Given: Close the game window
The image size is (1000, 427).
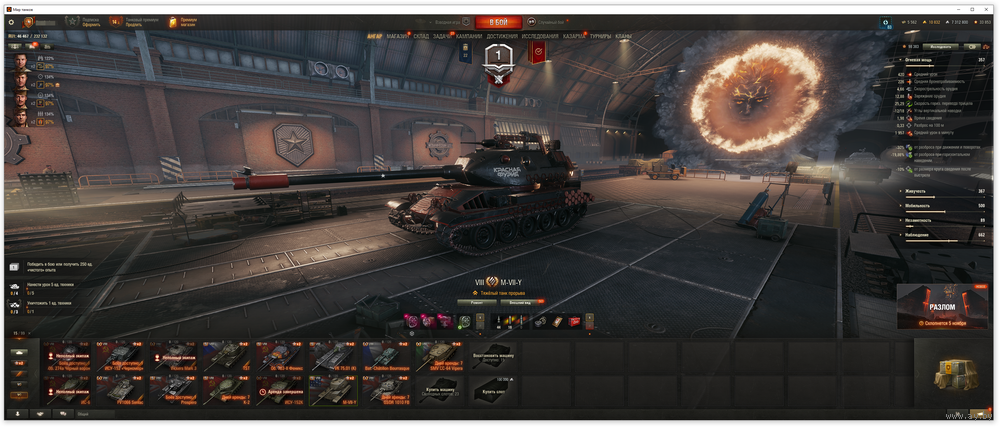Looking at the screenshot, I should 989,8.
